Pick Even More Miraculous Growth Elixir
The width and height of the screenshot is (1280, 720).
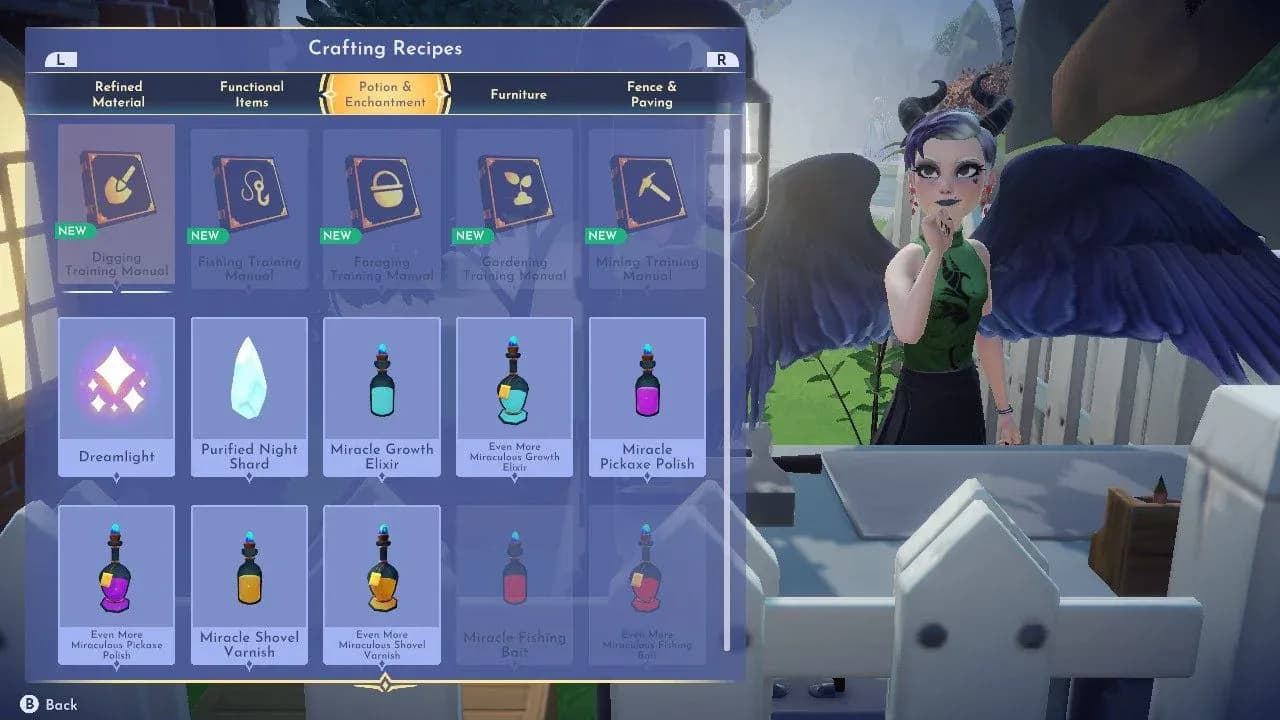(515, 396)
